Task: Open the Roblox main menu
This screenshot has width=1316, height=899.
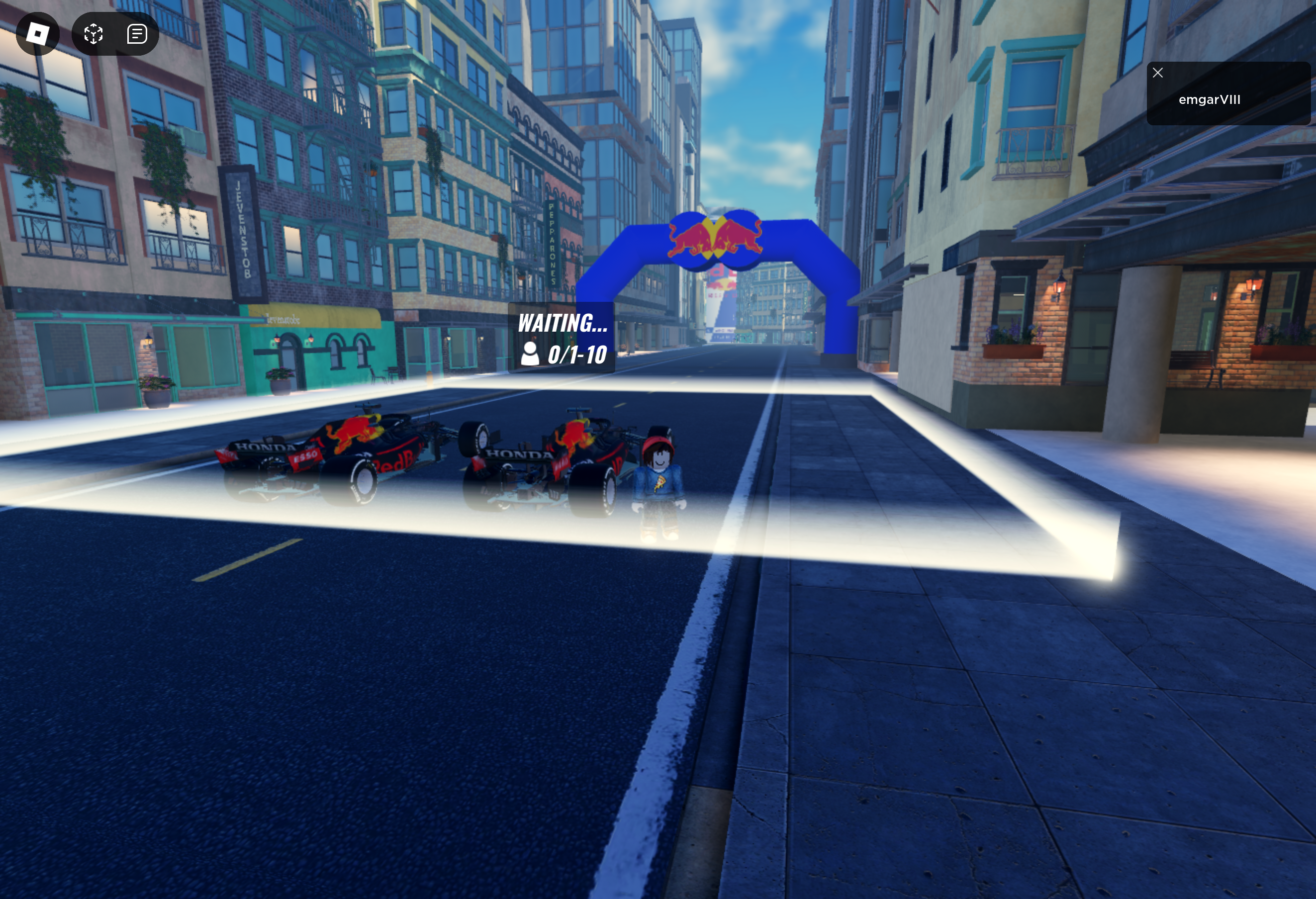Action: click(x=37, y=34)
